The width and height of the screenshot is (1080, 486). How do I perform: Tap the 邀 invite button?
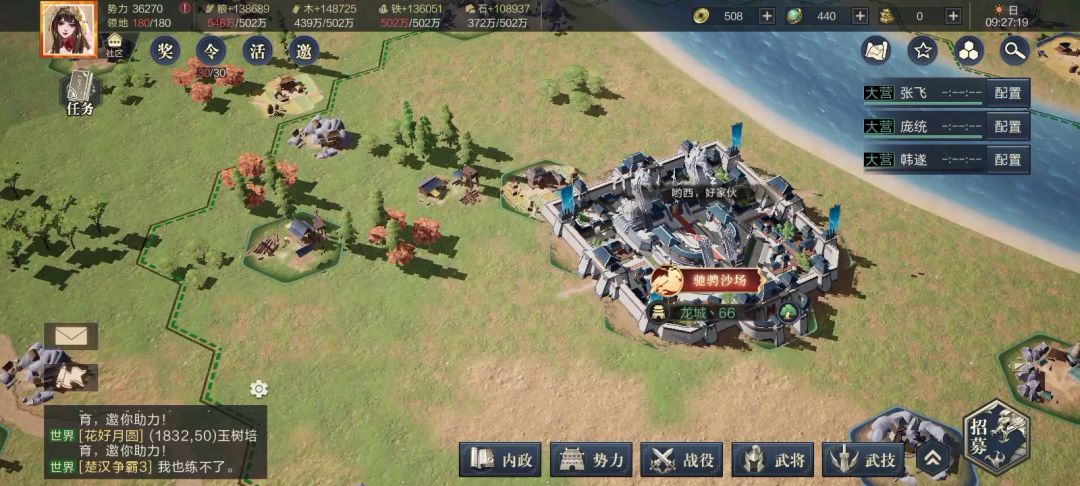click(x=304, y=51)
